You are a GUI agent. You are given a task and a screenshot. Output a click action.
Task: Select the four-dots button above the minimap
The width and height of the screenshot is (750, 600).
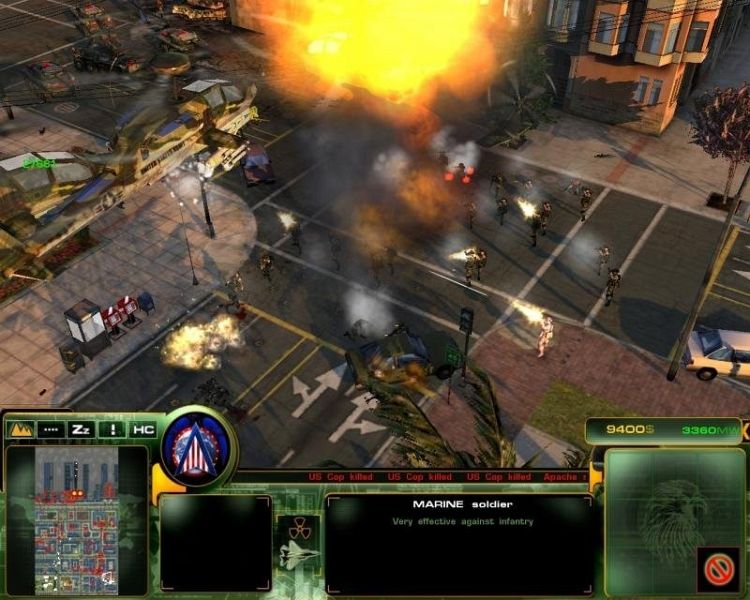point(50,428)
